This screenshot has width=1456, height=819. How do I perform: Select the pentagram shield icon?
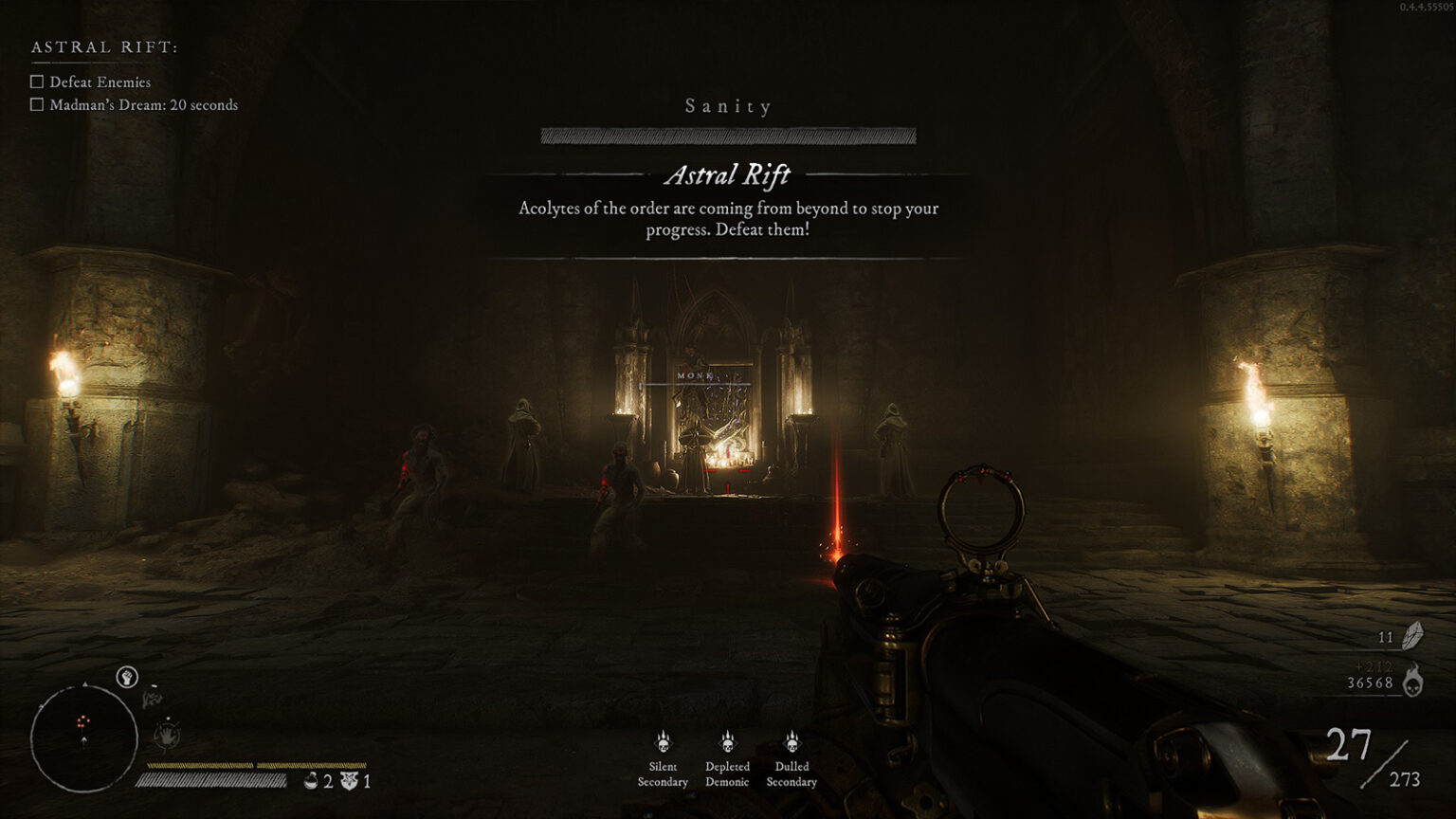350,781
